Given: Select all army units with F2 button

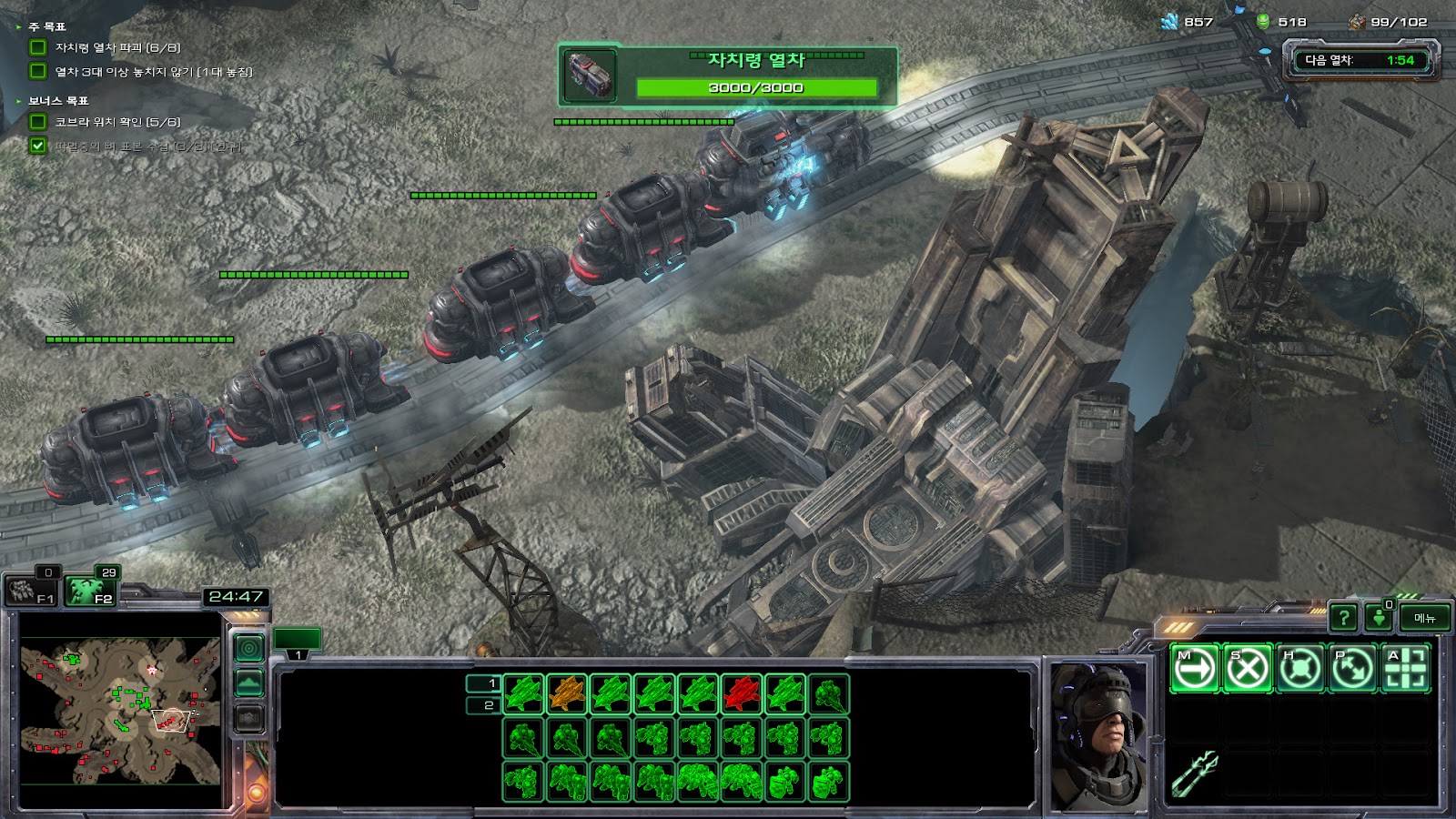Looking at the screenshot, I should coord(91,590).
